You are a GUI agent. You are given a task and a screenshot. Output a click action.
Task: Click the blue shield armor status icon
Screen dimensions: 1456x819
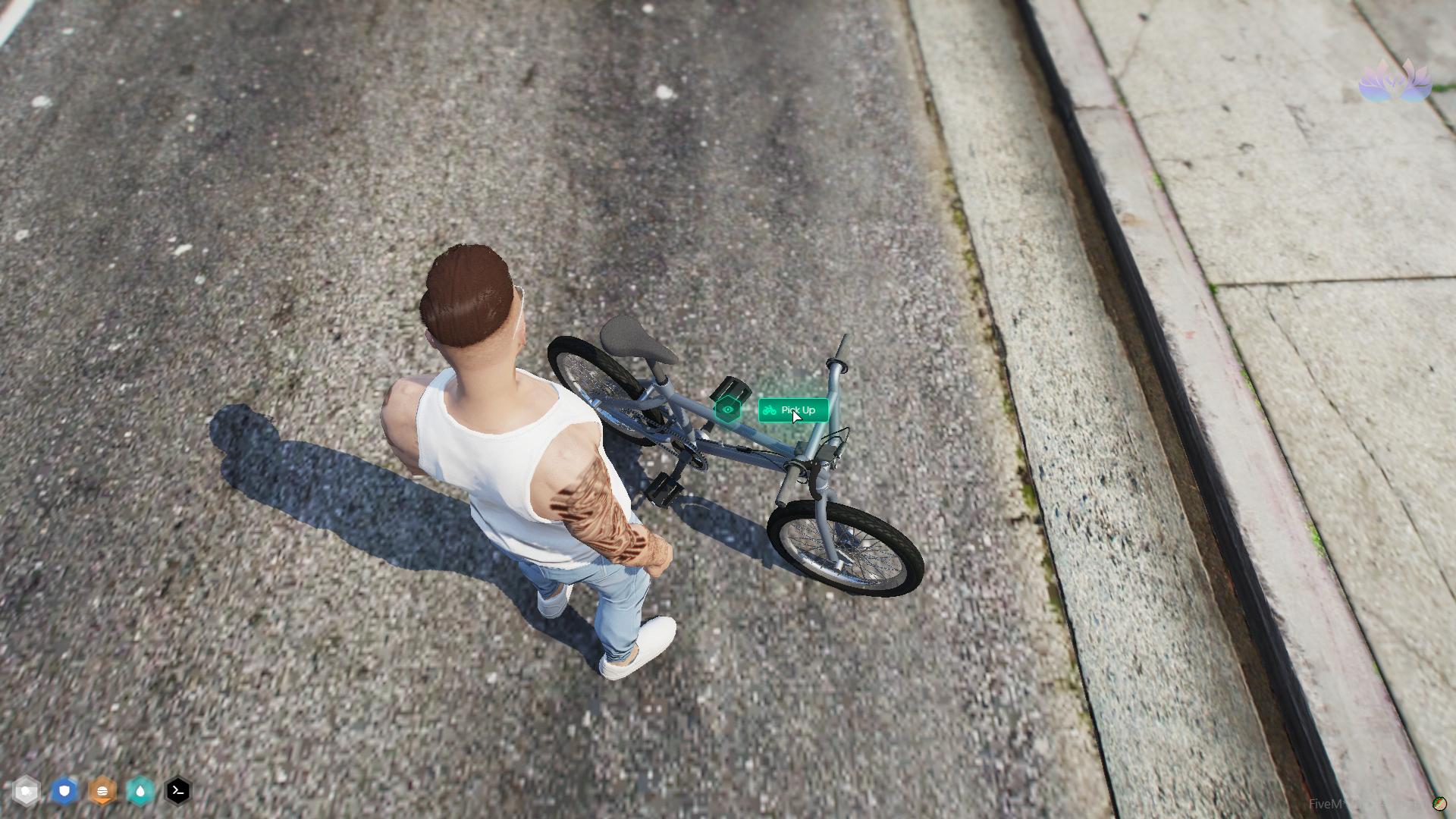click(x=64, y=791)
